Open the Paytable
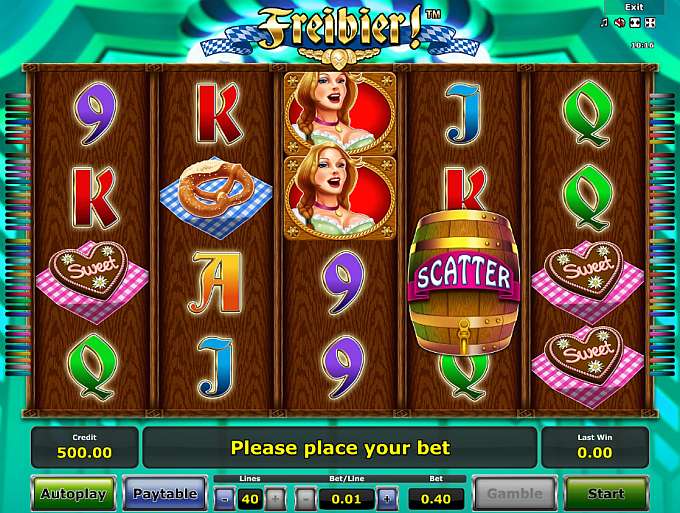Screen dimensions: 680x513 click(x=165, y=494)
